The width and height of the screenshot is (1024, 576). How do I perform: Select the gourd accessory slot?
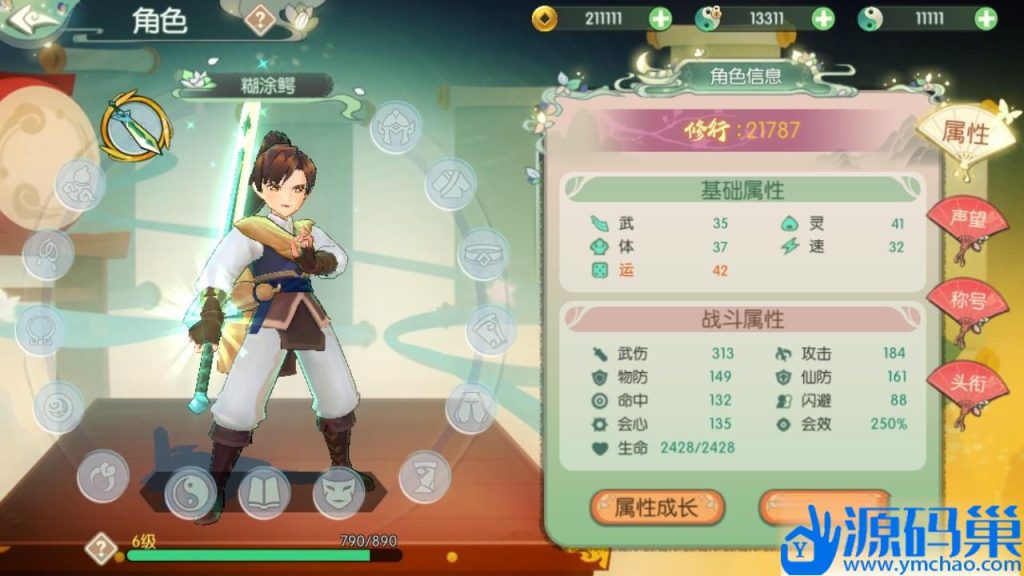tap(79, 185)
